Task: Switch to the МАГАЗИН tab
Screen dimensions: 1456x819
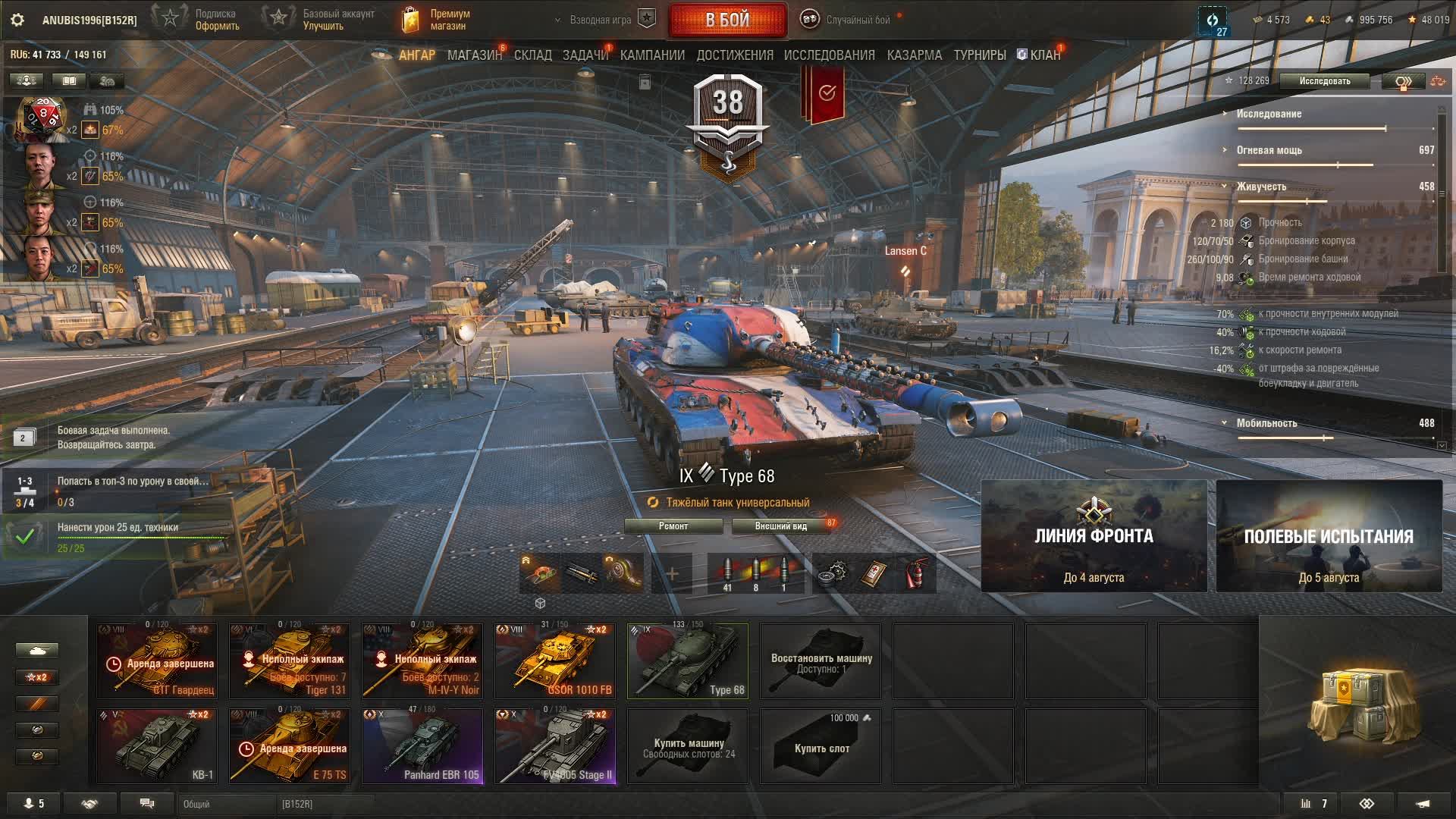Action: click(x=474, y=55)
